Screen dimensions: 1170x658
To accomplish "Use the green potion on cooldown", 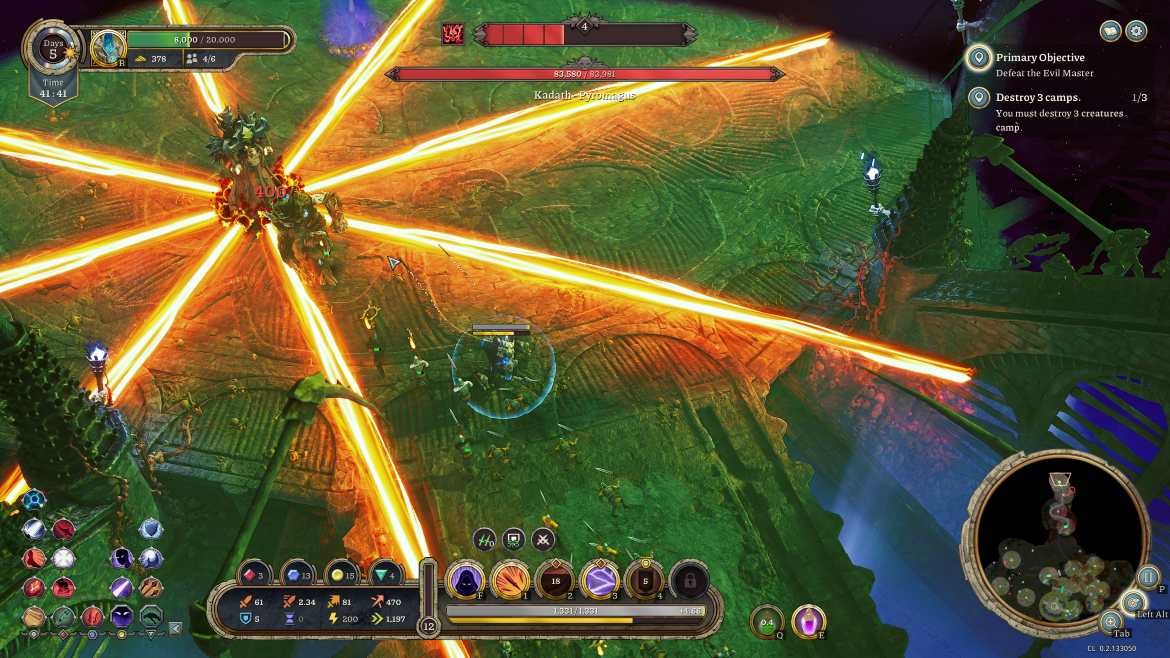I will [x=766, y=621].
